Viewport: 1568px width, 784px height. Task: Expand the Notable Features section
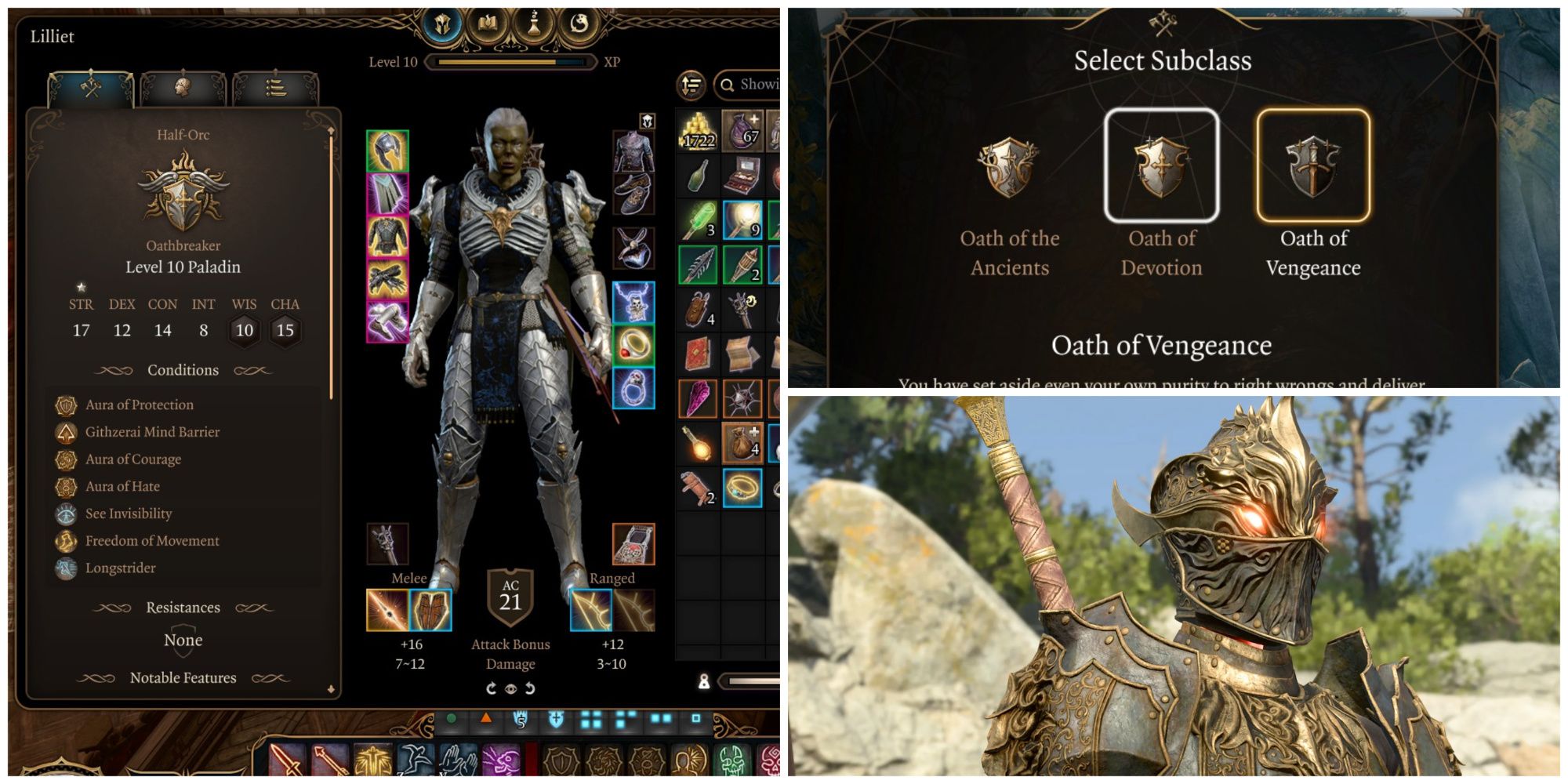(x=182, y=678)
